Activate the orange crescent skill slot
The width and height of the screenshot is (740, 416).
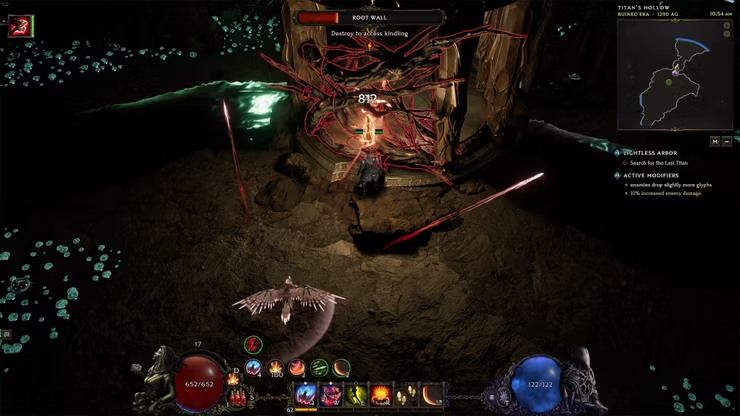(x=431, y=394)
